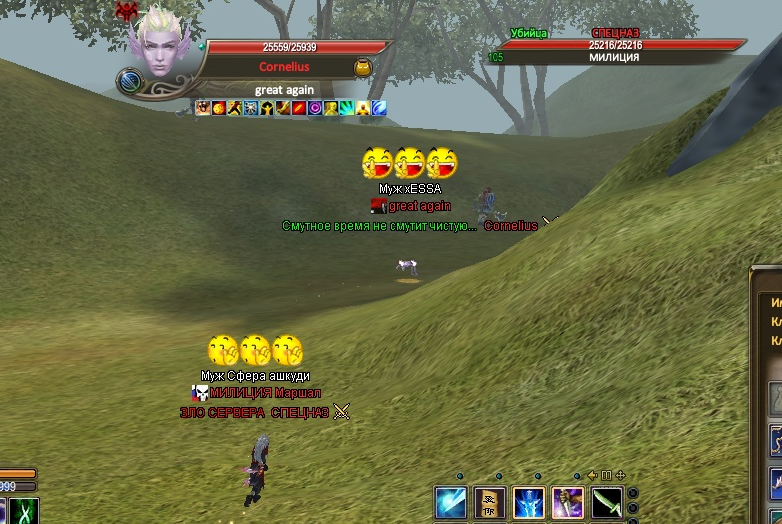The image size is (782, 524).
Task: Activate the glowing blue figure skill
Action: pyautogui.click(x=529, y=502)
